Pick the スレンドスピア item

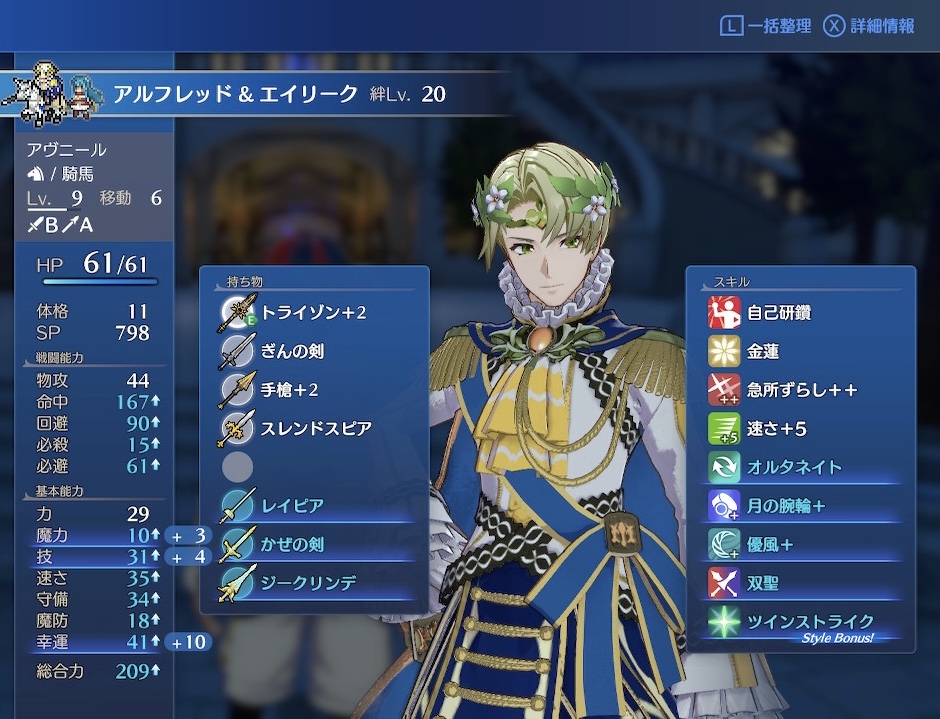pos(314,428)
